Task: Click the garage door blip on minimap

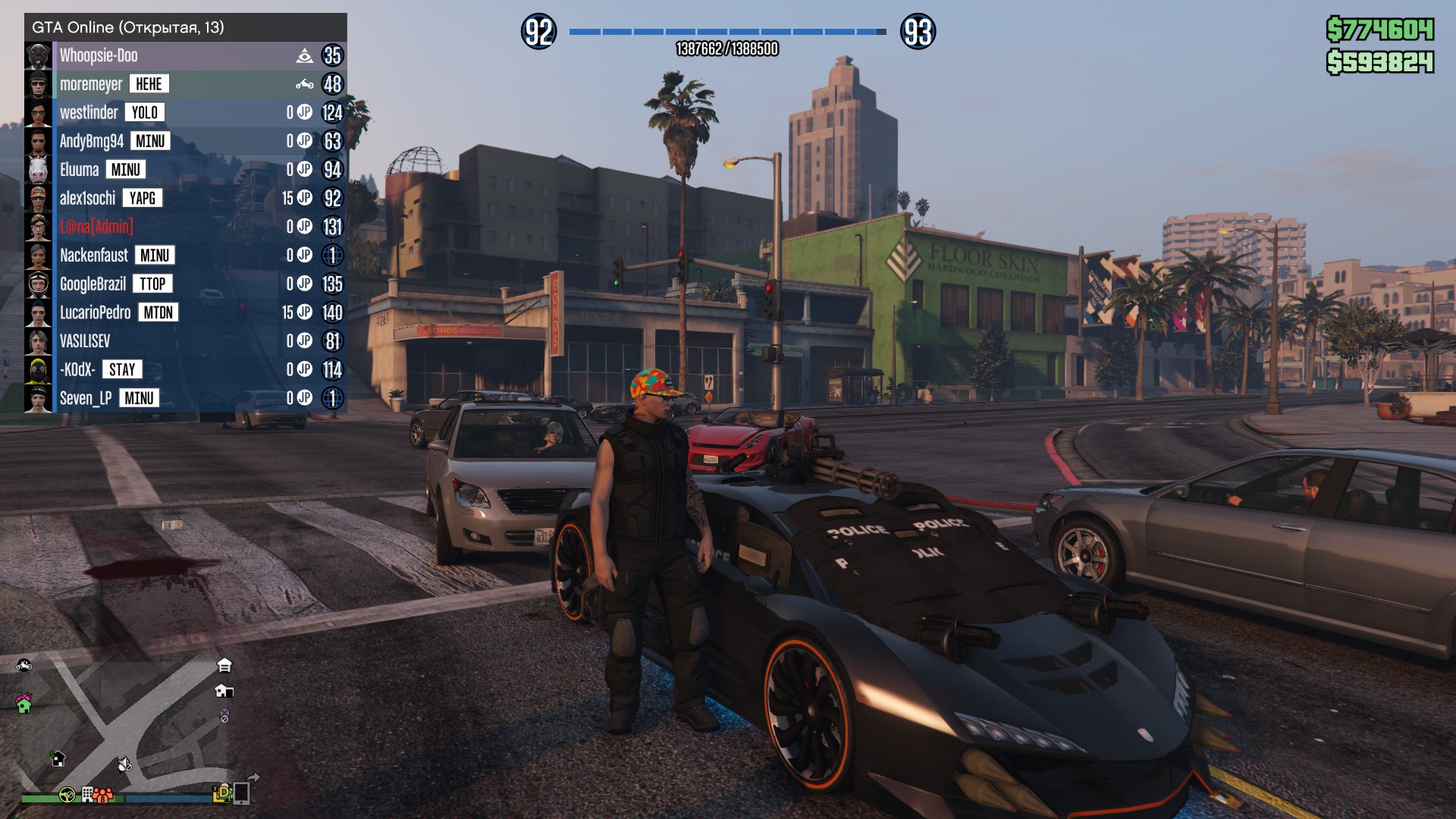Action: pos(224,665)
